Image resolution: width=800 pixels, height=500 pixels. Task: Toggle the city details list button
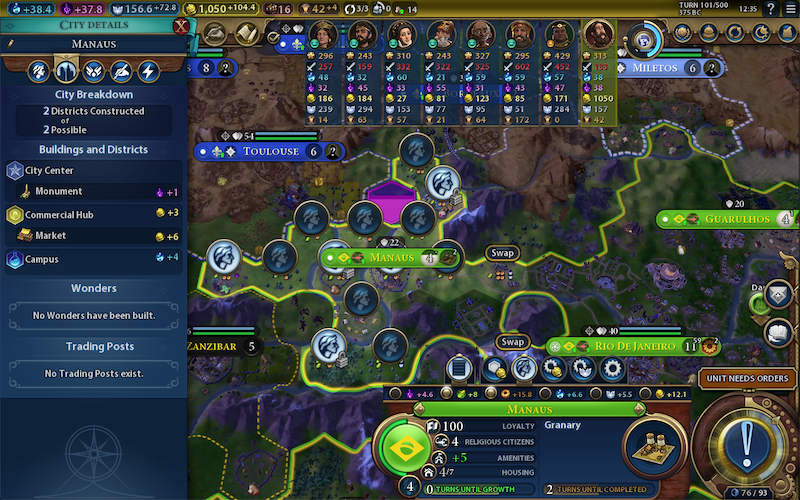tap(460, 368)
